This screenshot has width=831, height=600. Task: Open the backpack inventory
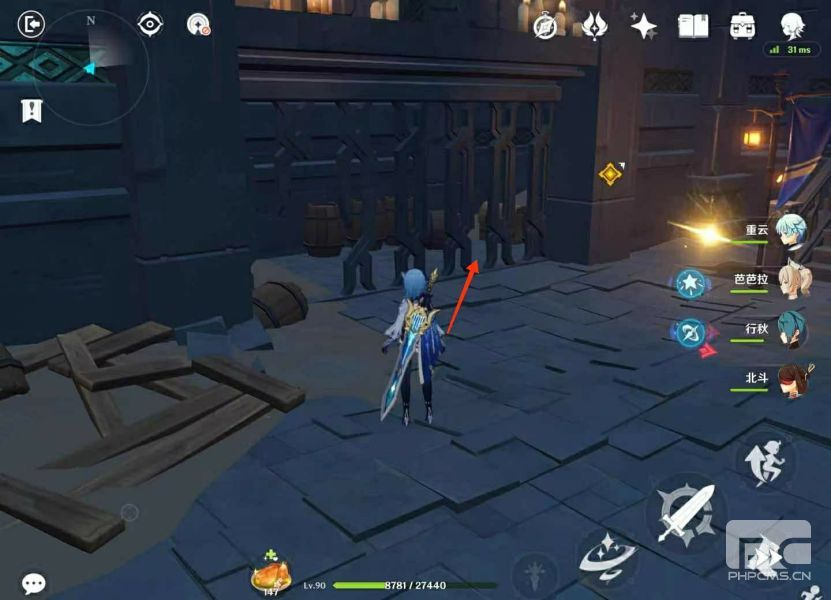742,26
